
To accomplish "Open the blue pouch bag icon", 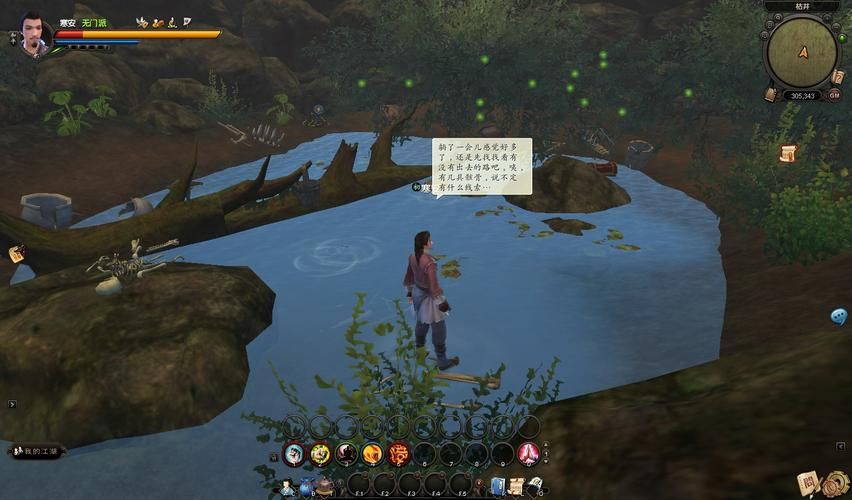I will (307, 487).
